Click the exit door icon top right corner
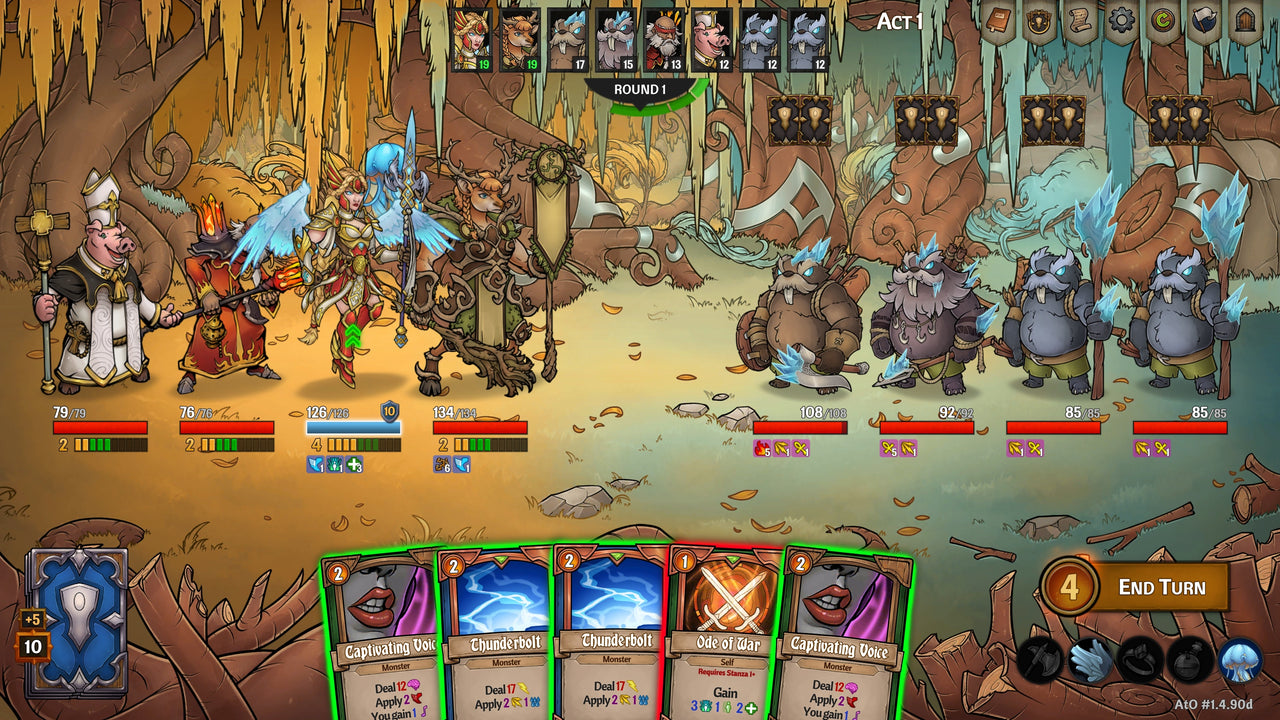The width and height of the screenshot is (1280, 720). (1244, 20)
